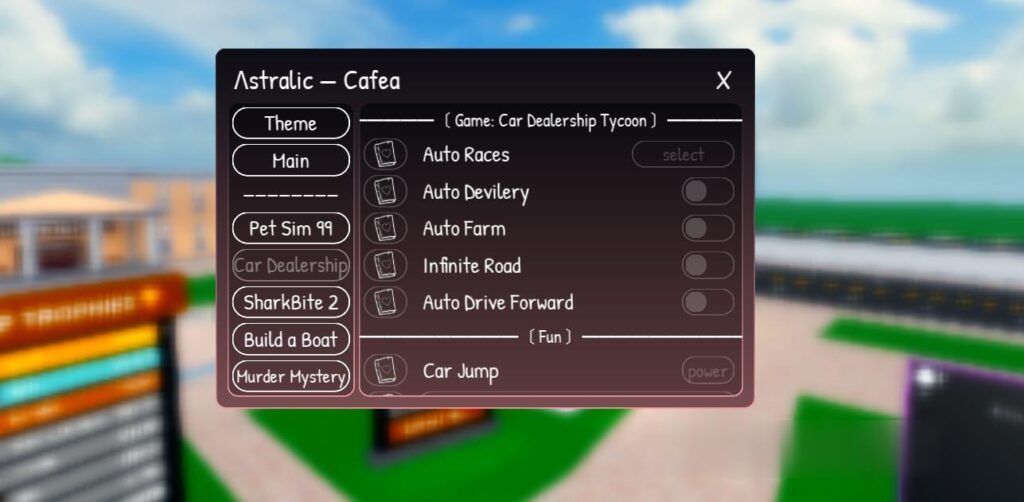Turn on Infinite Road
Viewport: 1024px width, 502px height.
click(x=708, y=266)
